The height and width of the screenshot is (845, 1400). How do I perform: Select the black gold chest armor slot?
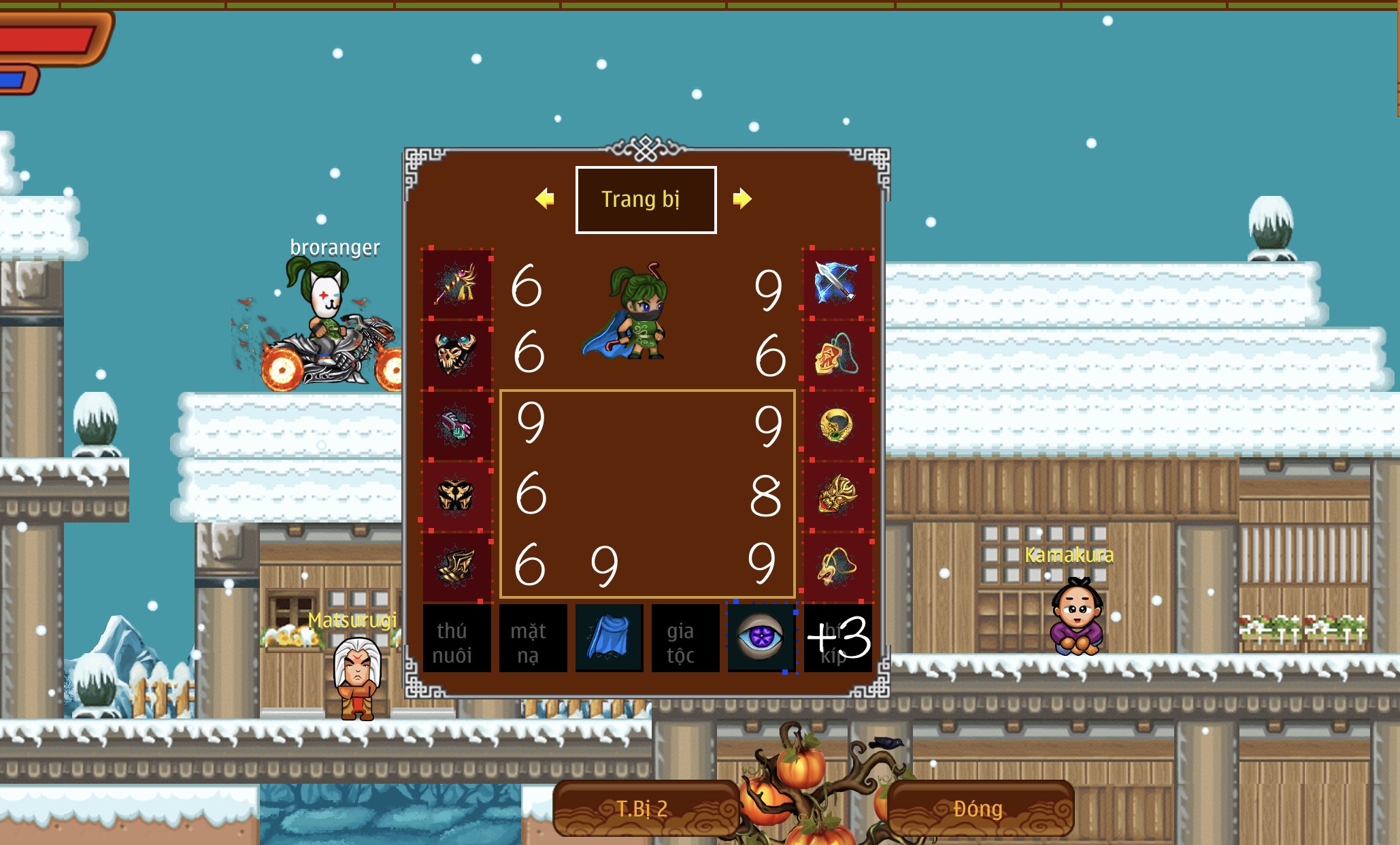[456, 495]
